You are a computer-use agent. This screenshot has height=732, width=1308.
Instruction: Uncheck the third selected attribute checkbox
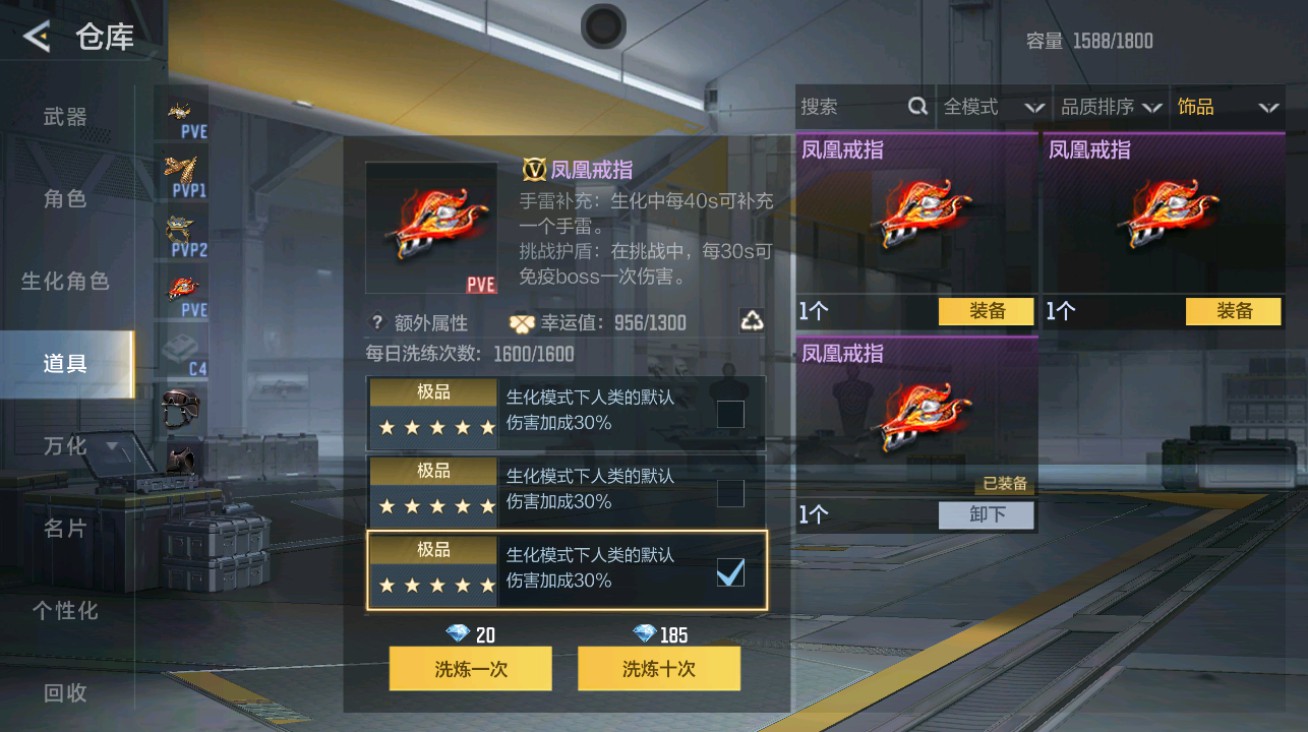pyautogui.click(x=730, y=573)
